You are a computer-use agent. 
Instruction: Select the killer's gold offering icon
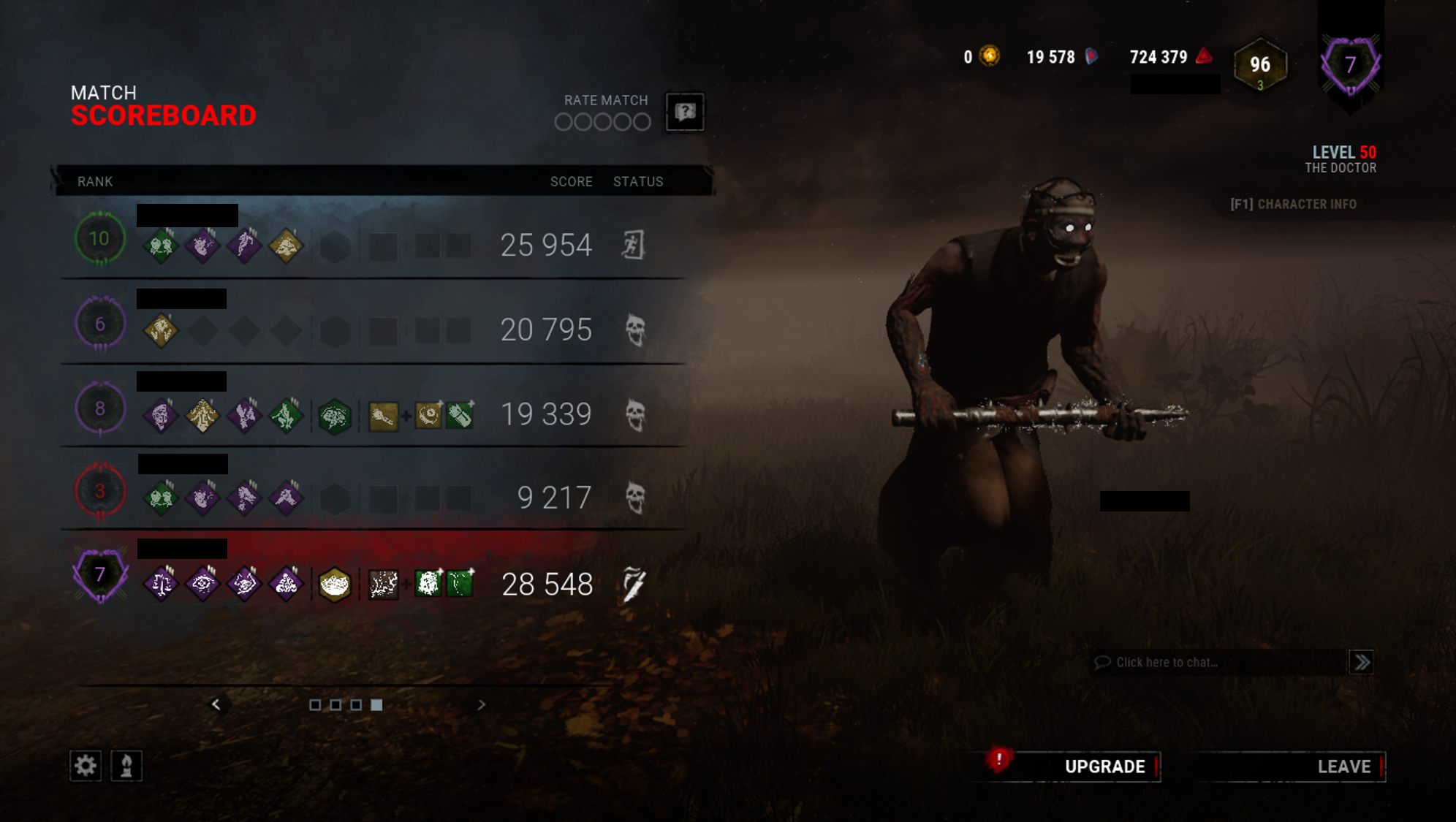click(x=335, y=584)
